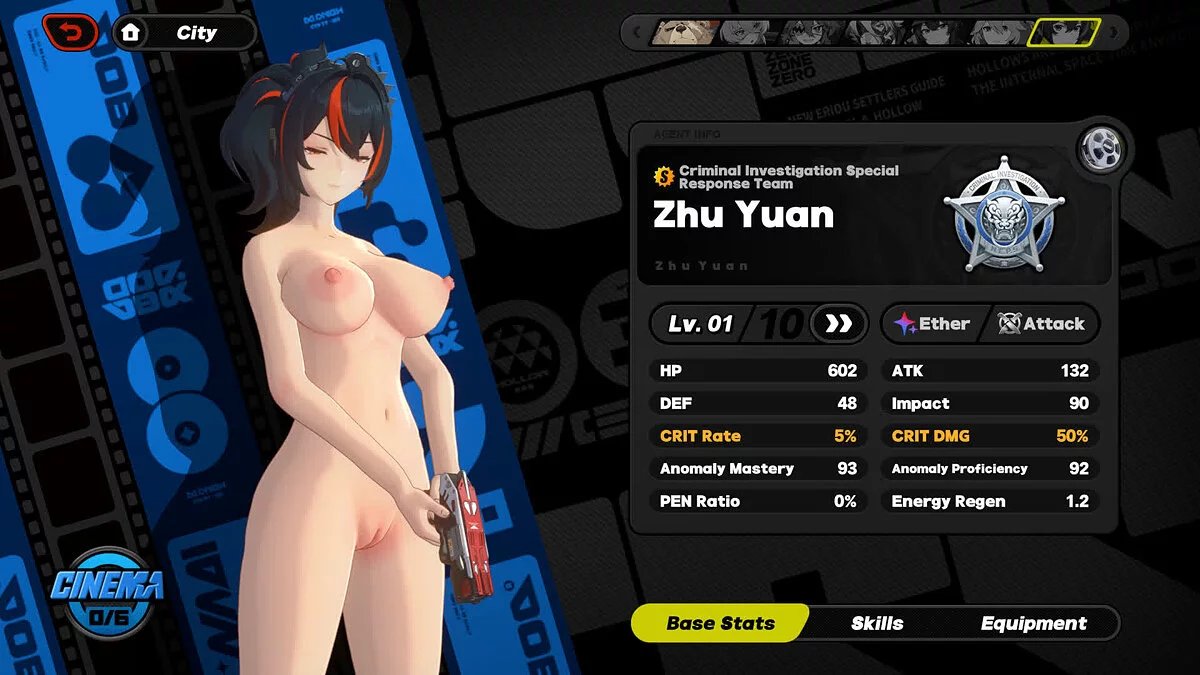Click the level-up double arrow button
The height and width of the screenshot is (675, 1200).
(836, 324)
